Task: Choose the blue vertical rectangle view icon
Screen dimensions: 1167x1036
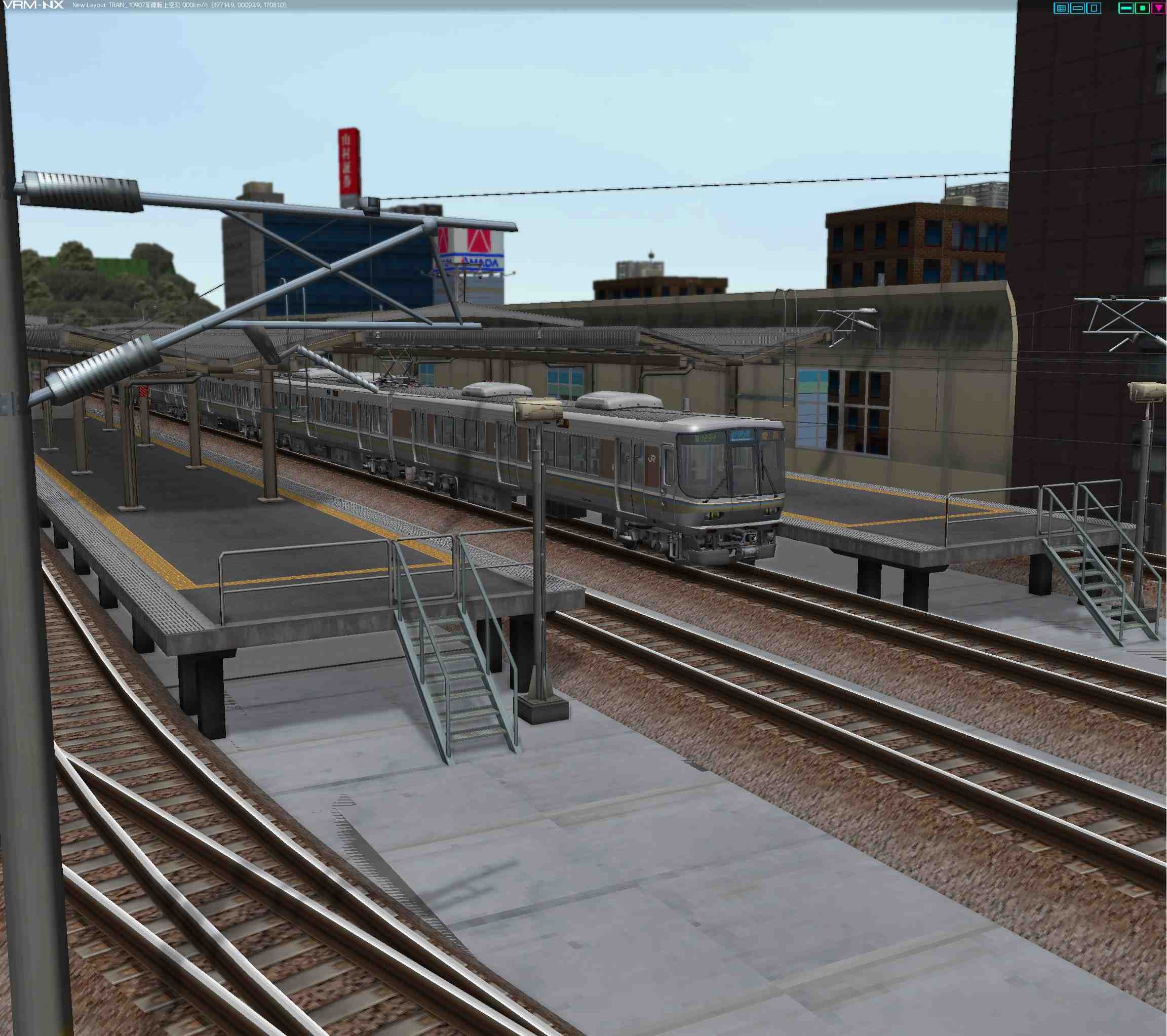Action: click(x=1094, y=8)
